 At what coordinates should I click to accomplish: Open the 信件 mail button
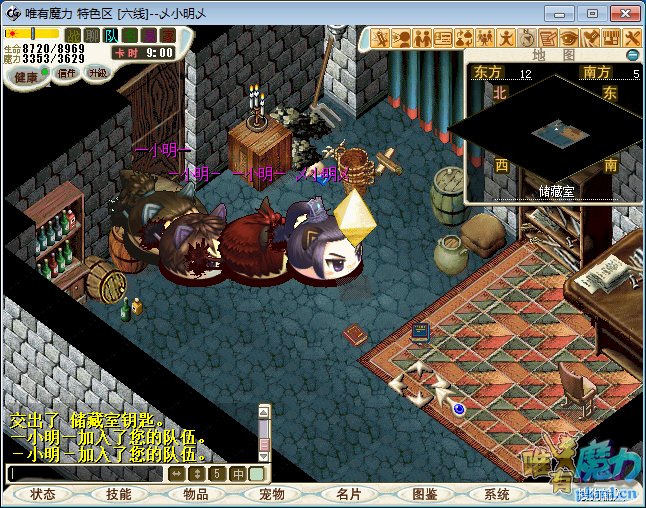[66, 73]
